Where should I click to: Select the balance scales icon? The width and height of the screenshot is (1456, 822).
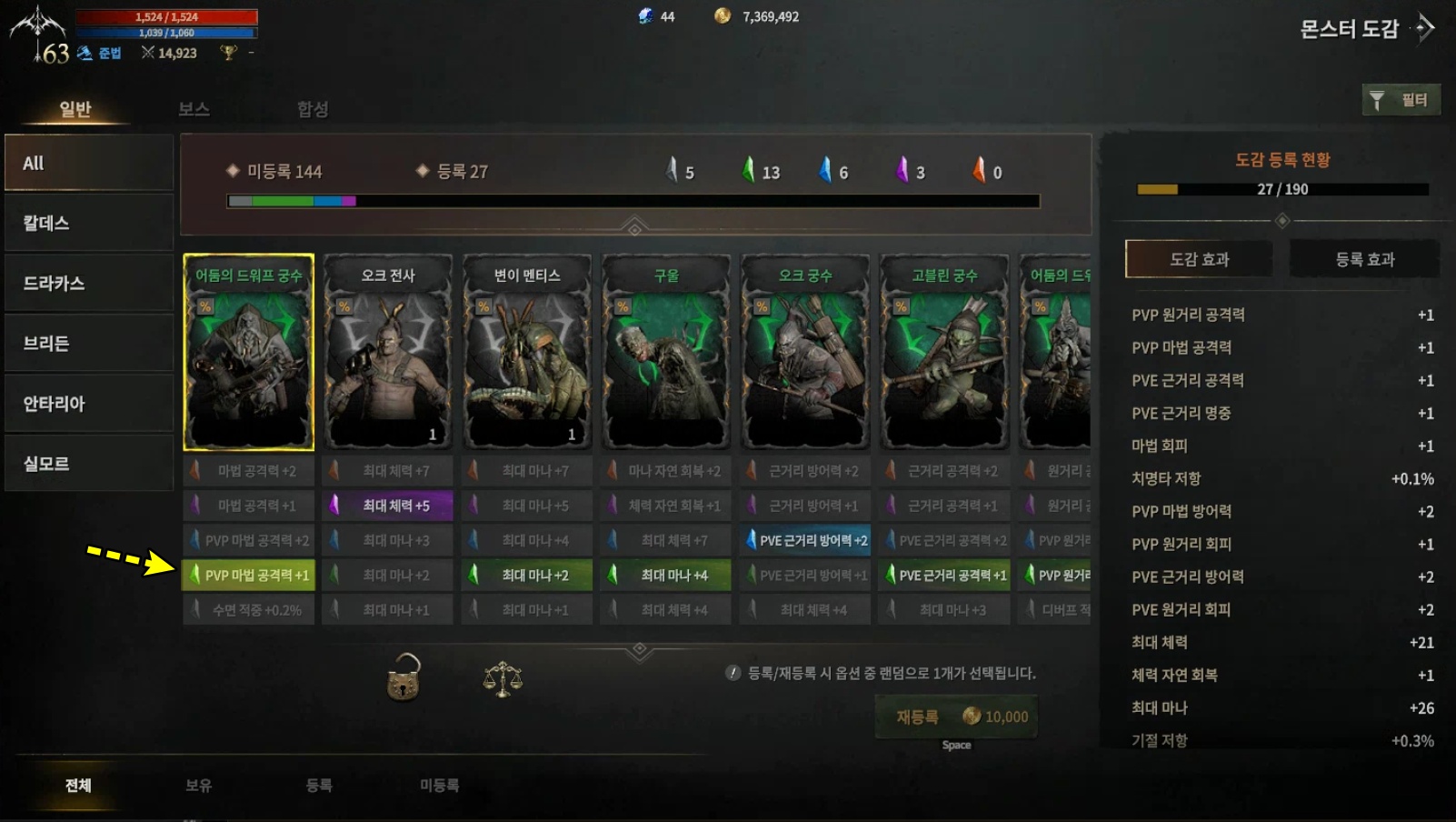pos(503,682)
